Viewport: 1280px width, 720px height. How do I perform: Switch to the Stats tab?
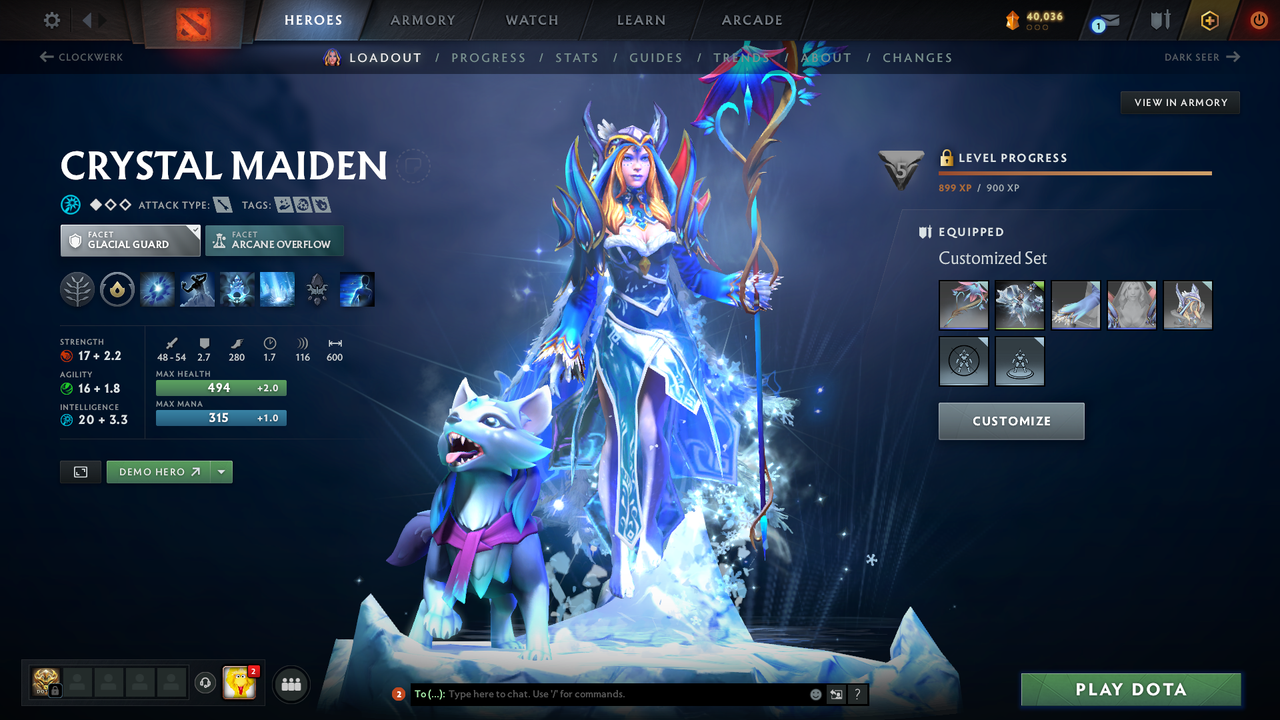pos(577,57)
